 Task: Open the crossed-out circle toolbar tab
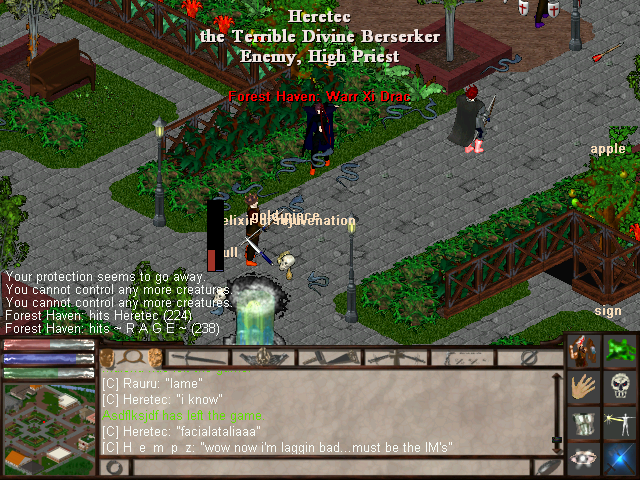click(x=530, y=357)
